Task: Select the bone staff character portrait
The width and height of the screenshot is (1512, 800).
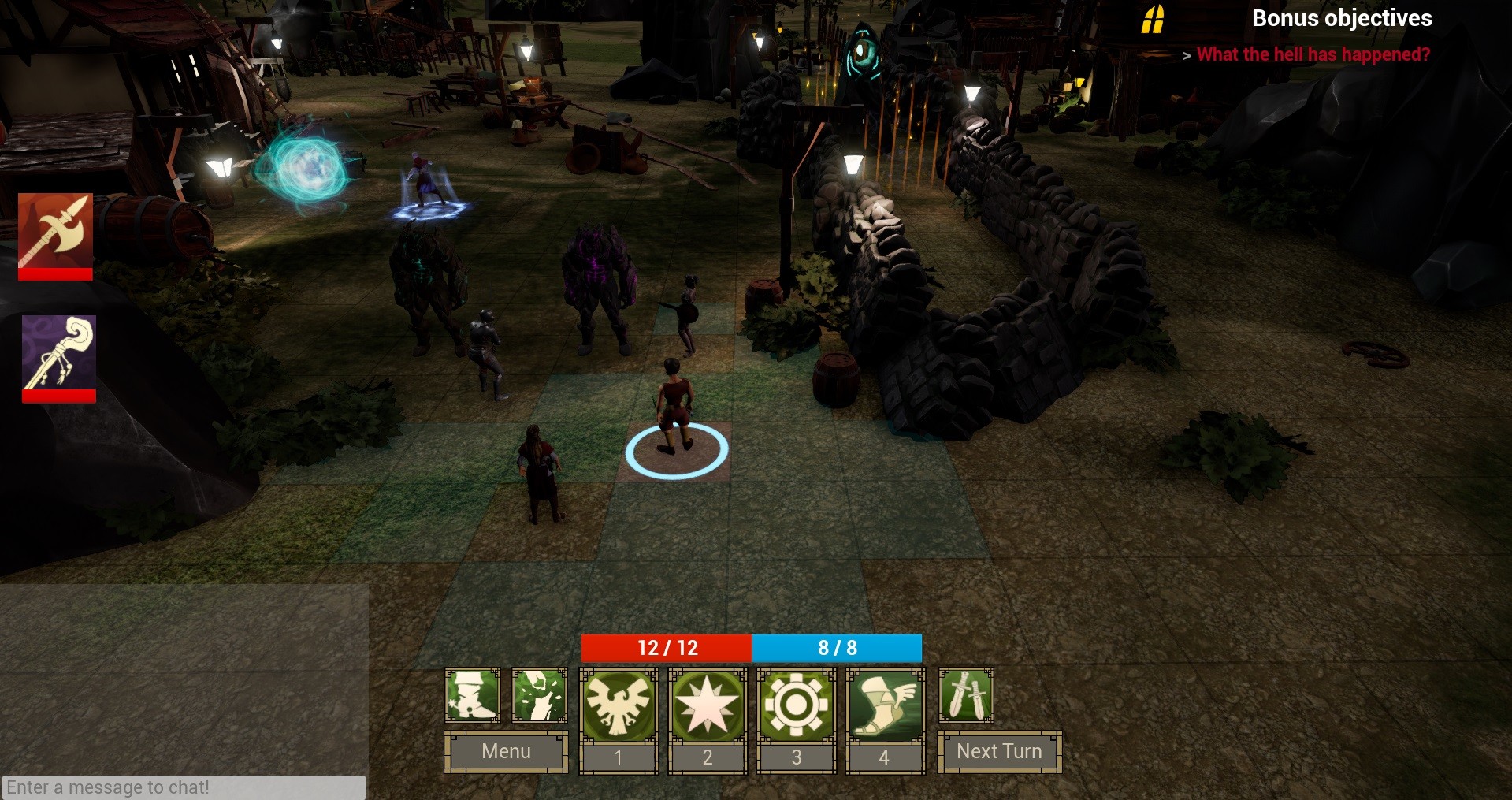Action: click(58, 355)
